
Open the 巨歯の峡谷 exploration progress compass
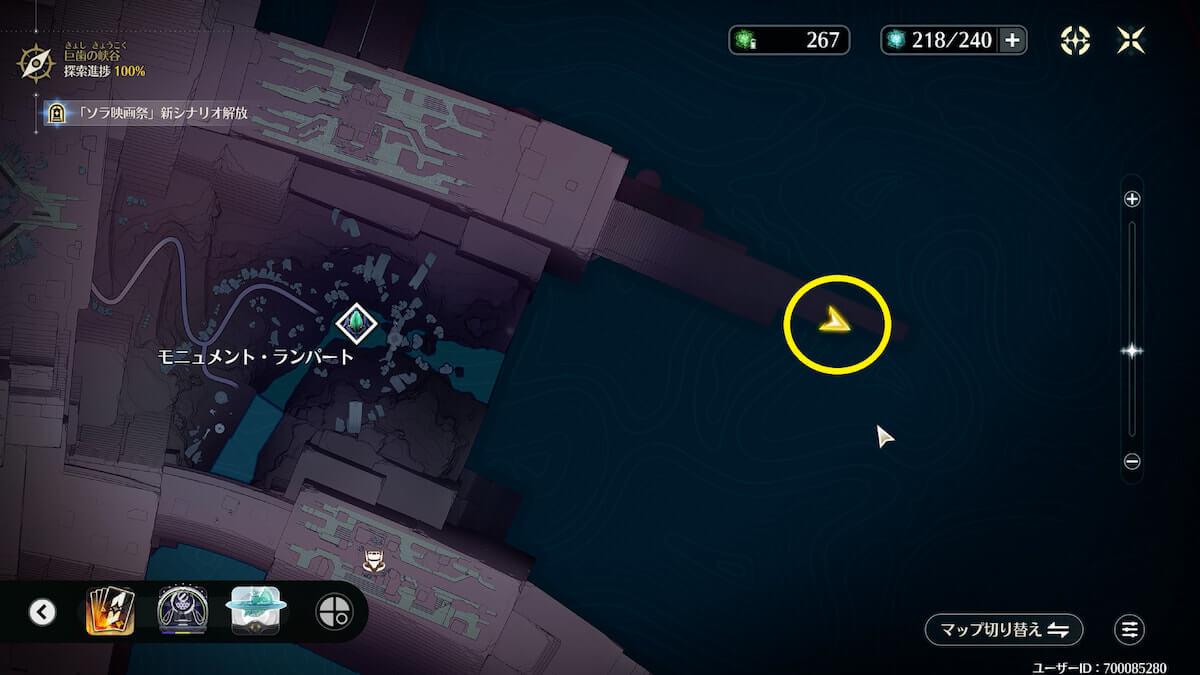(x=36, y=63)
